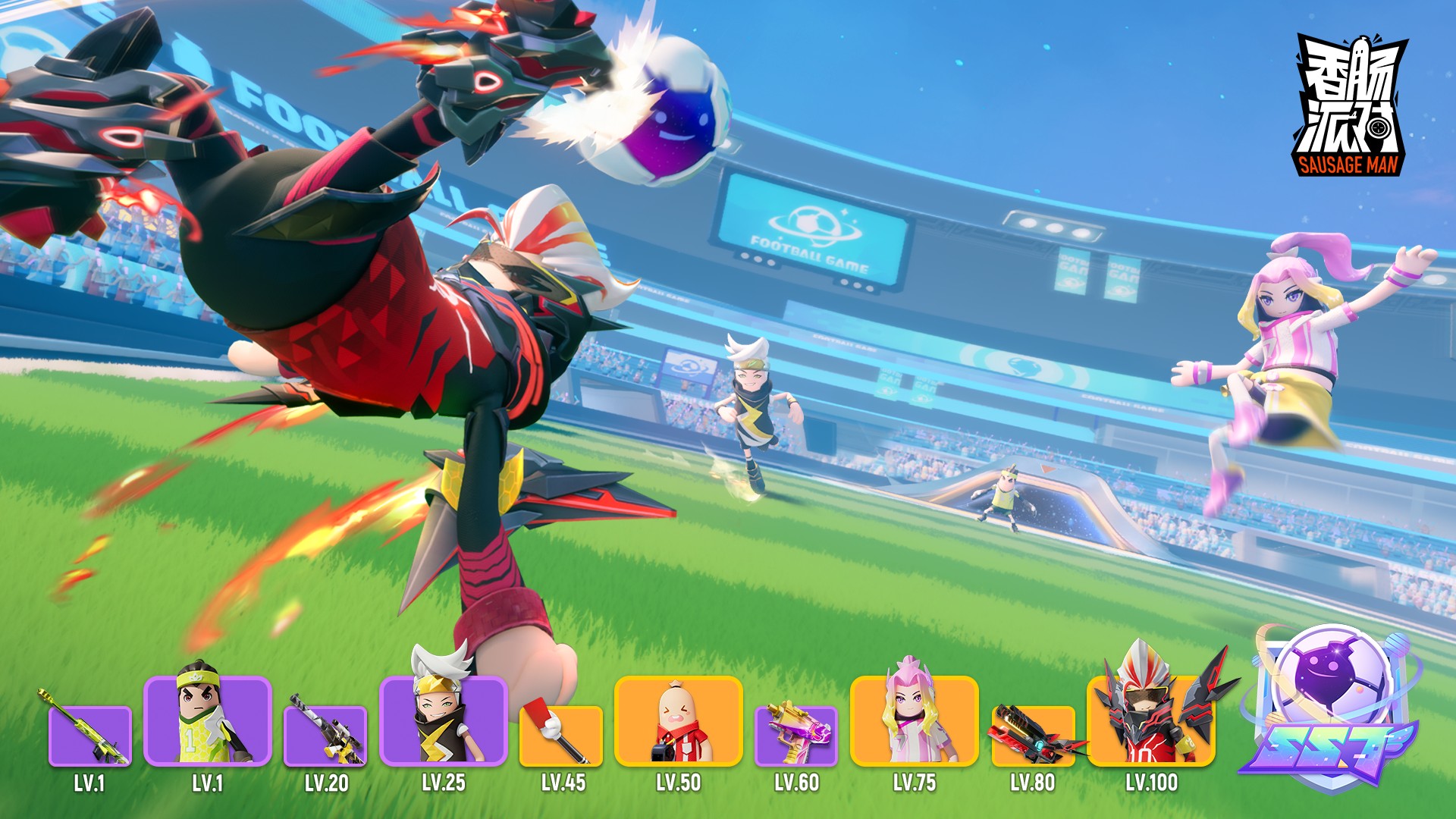The image size is (1456, 819).
Task: Choose the LV.1 green headband character tile
Action: pyautogui.click(x=207, y=720)
